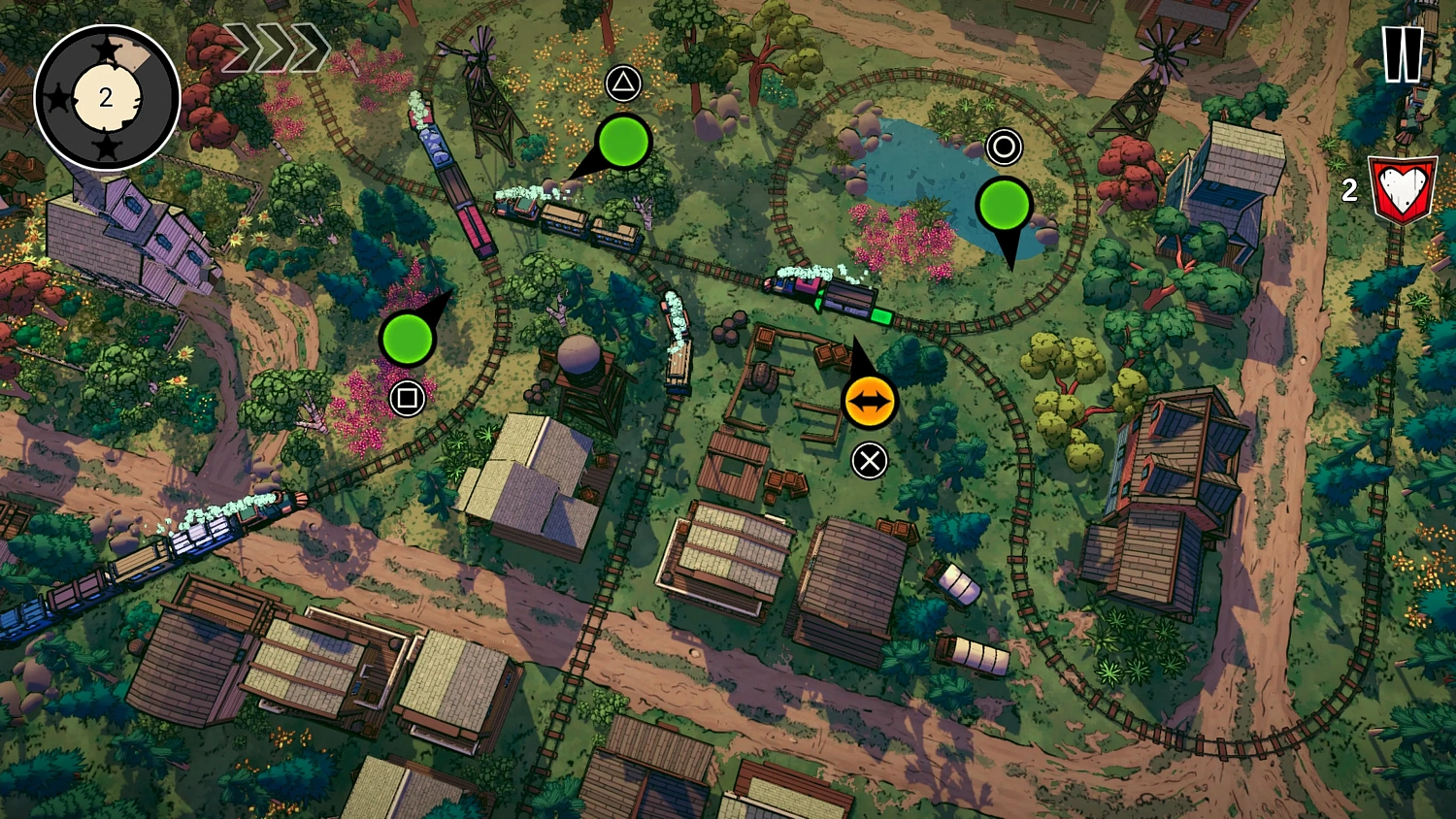Activate the fast-forward chevron arrows
This screenshot has width=1456, height=819.
[x=276, y=48]
